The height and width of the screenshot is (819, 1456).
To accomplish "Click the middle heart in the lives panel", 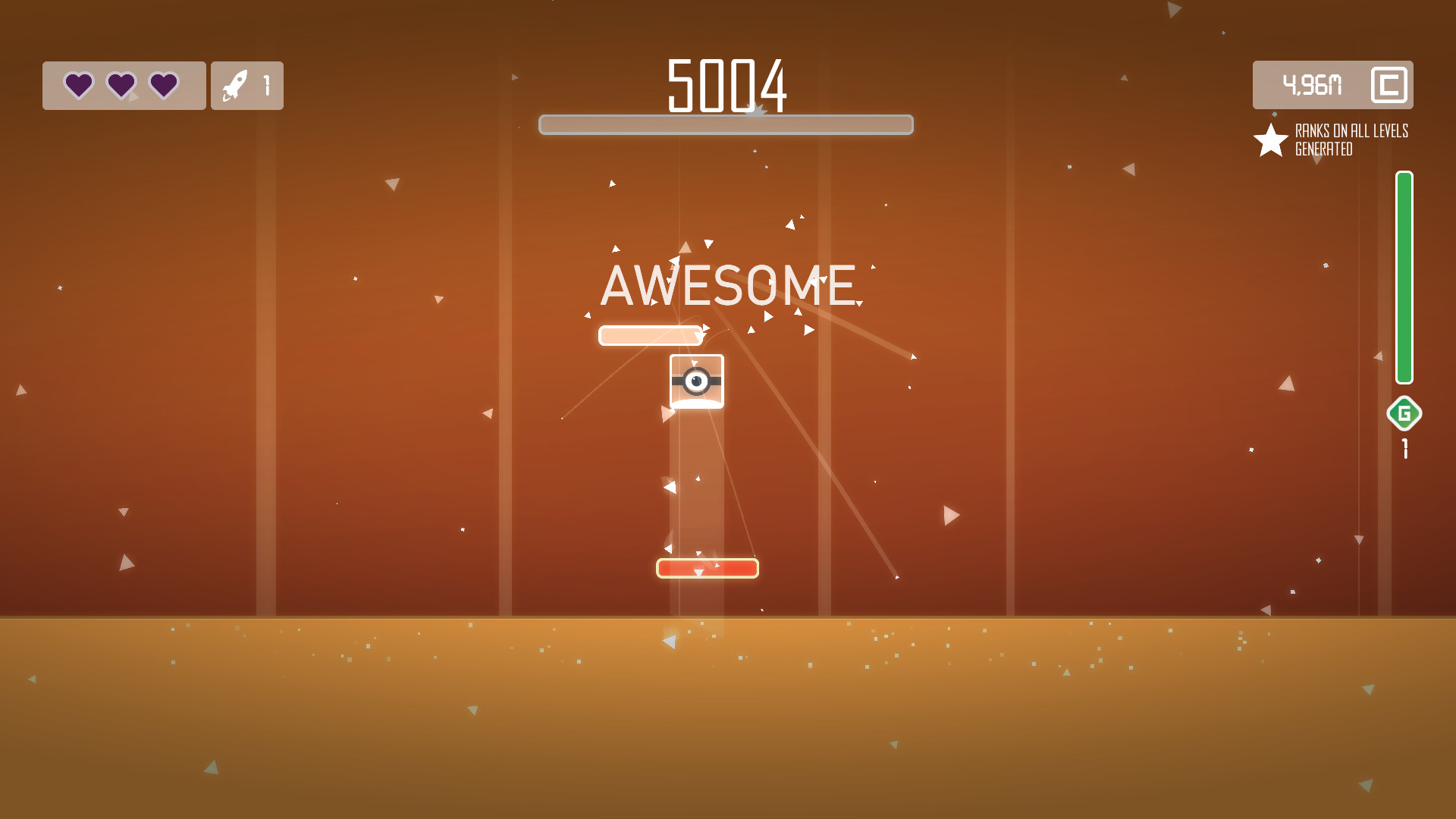I will coord(121,86).
